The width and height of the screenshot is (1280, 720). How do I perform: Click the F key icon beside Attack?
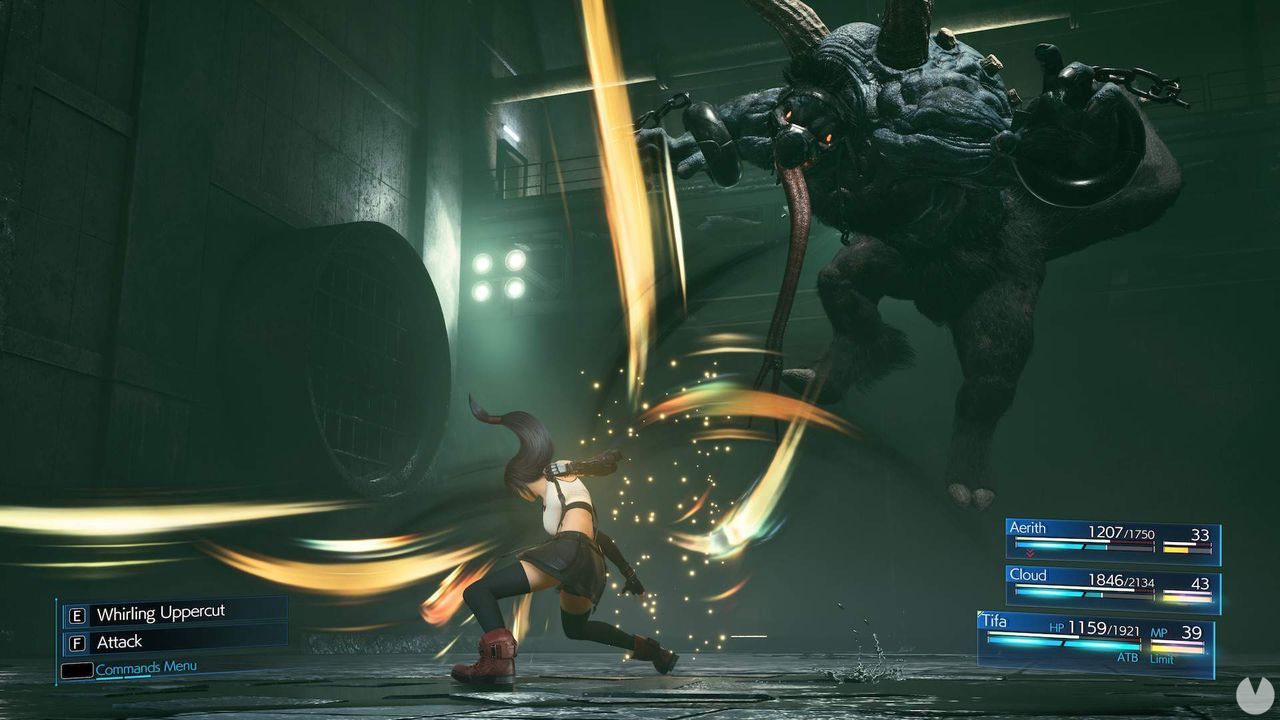(x=77, y=642)
